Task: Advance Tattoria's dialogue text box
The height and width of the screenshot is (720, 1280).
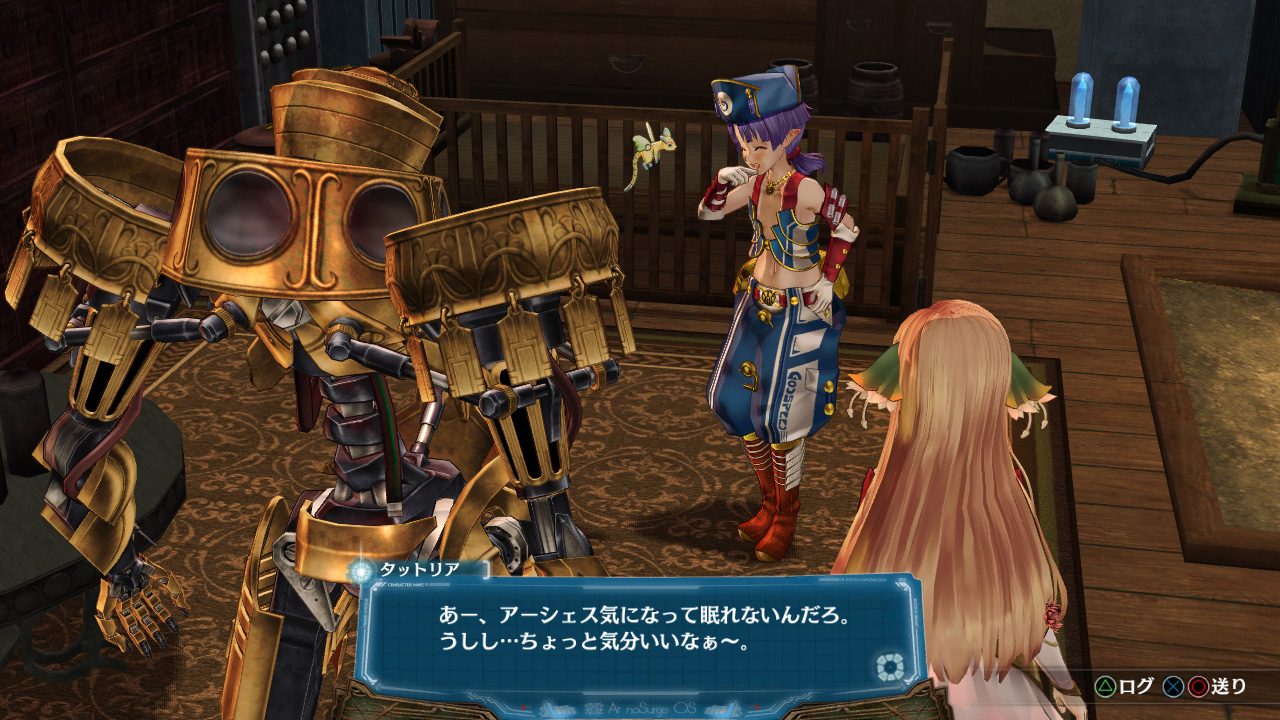Action: point(640,628)
